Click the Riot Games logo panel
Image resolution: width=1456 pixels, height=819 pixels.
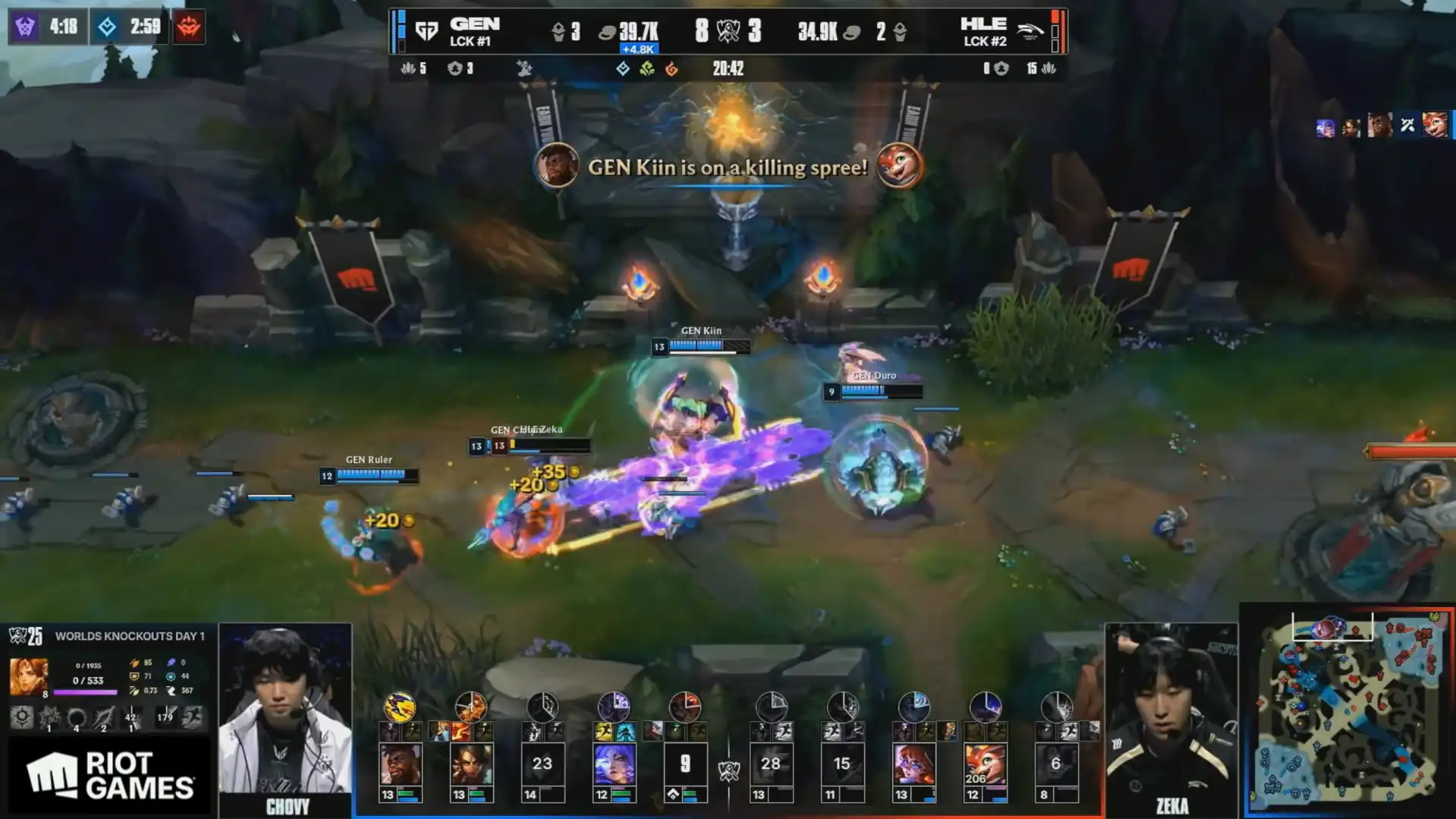109,776
